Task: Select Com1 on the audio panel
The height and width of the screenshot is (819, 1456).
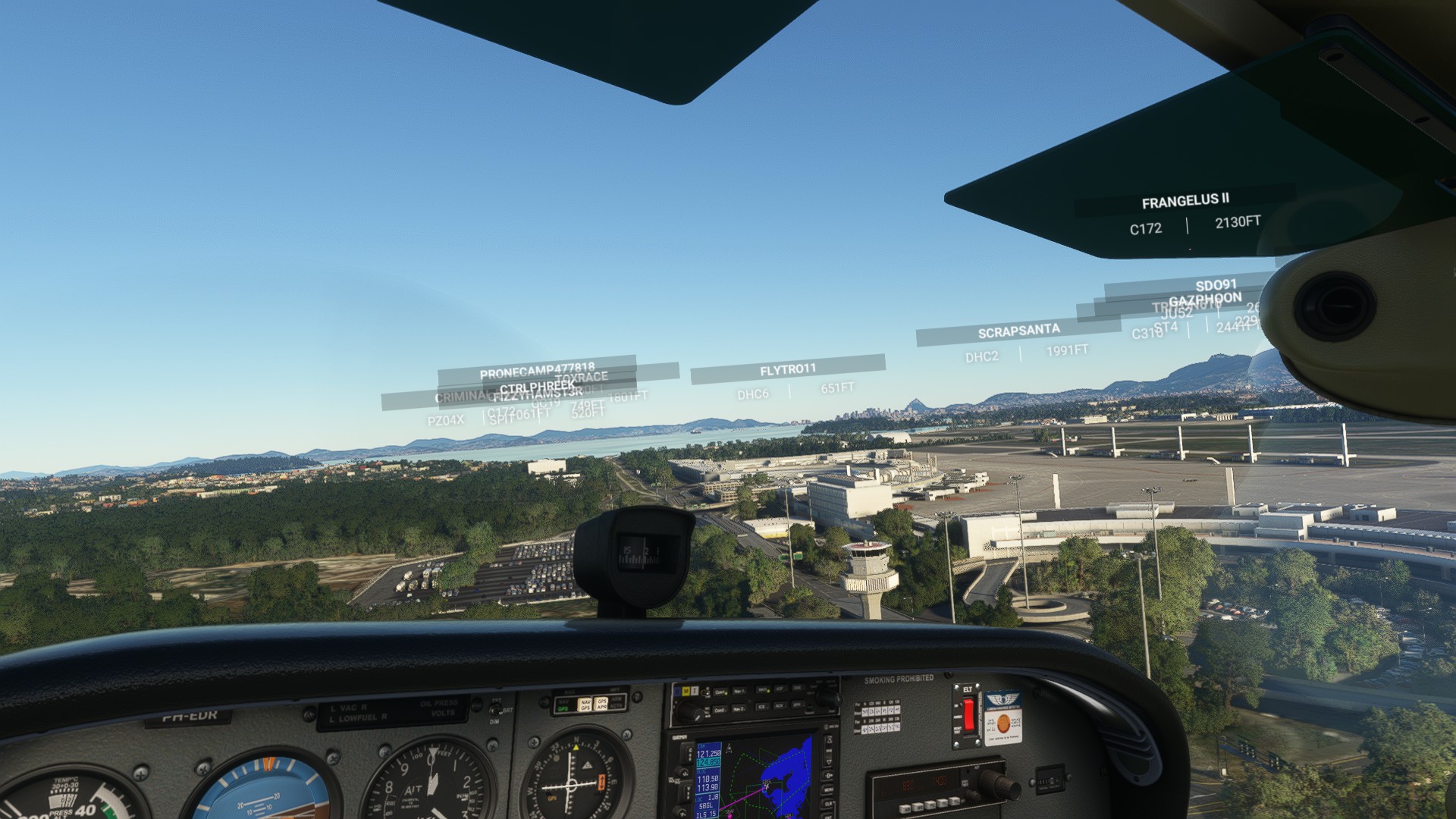Action: 720,691
